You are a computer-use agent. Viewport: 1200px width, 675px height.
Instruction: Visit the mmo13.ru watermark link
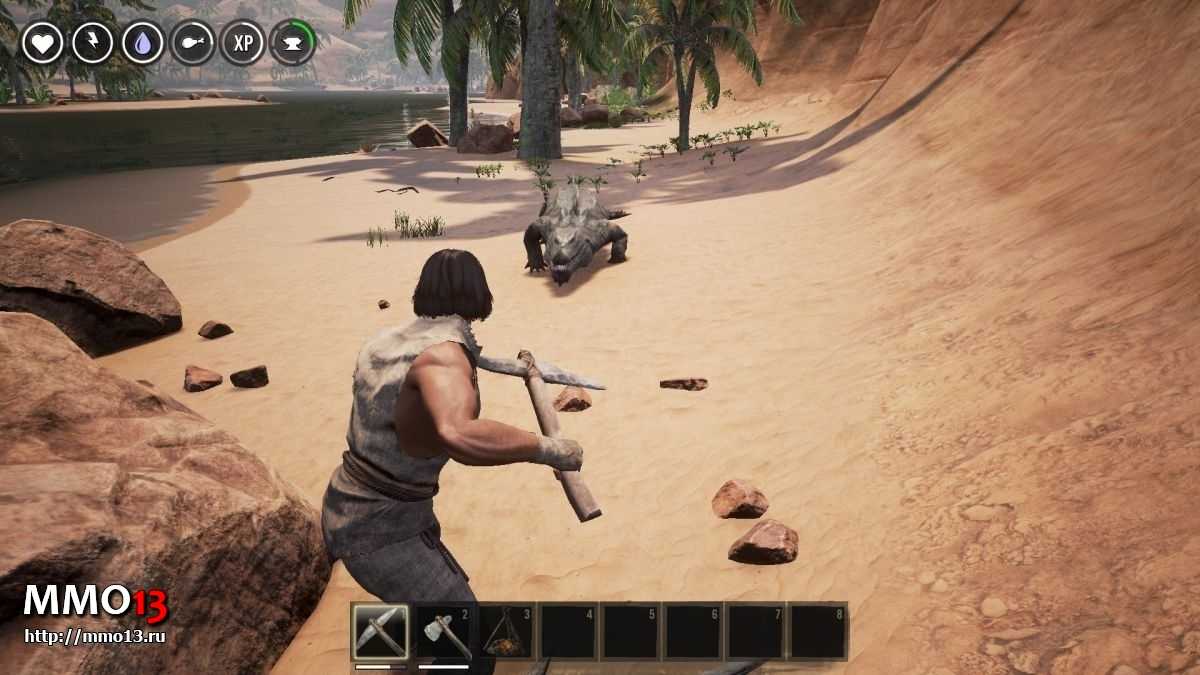(x=94, y=636)
